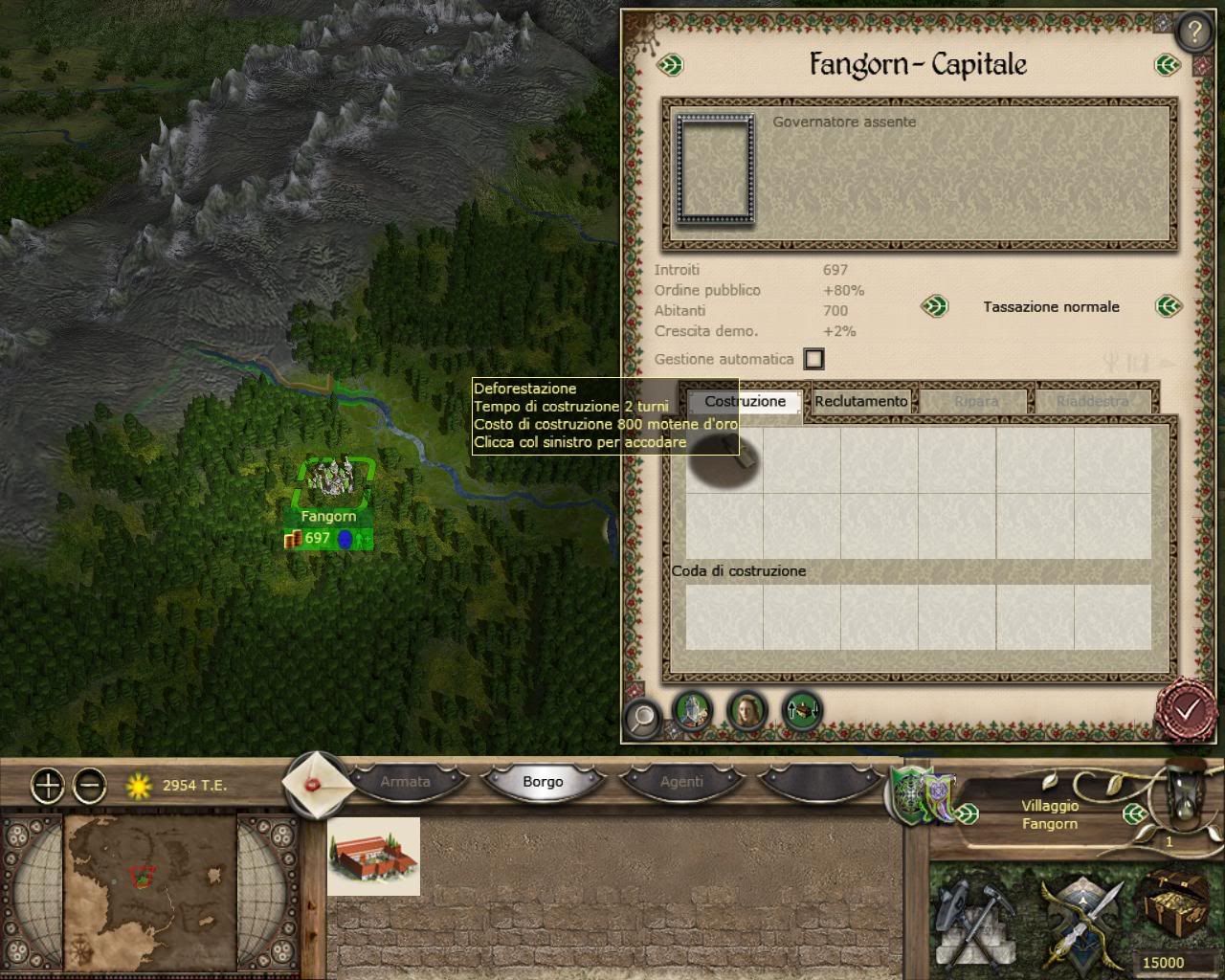
Task: Open the woman portrait icon button
Action: coord(746,710)
